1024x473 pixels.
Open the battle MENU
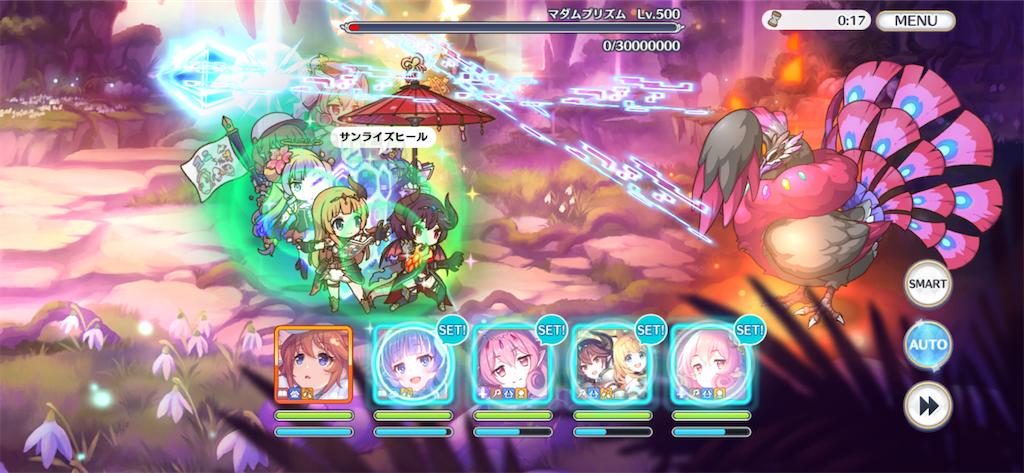915,20
